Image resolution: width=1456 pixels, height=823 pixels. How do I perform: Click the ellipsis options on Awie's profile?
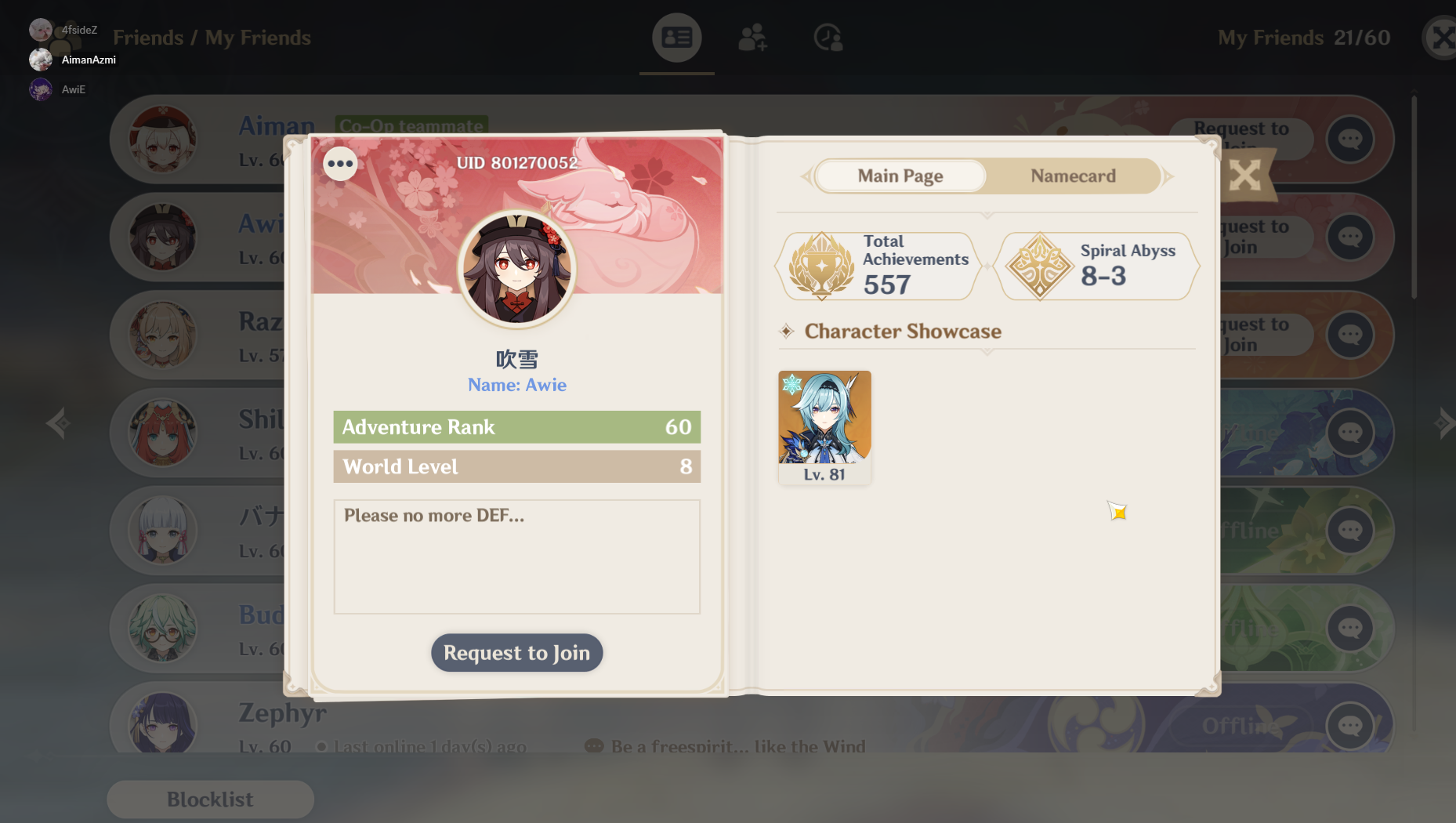(x=340, y=163)
